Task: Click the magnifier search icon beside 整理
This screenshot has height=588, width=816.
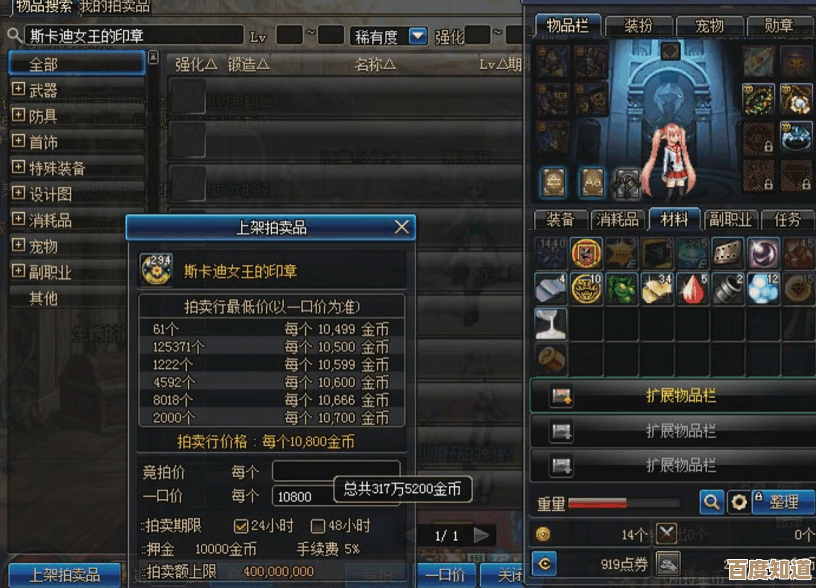Action: point(711,501)
